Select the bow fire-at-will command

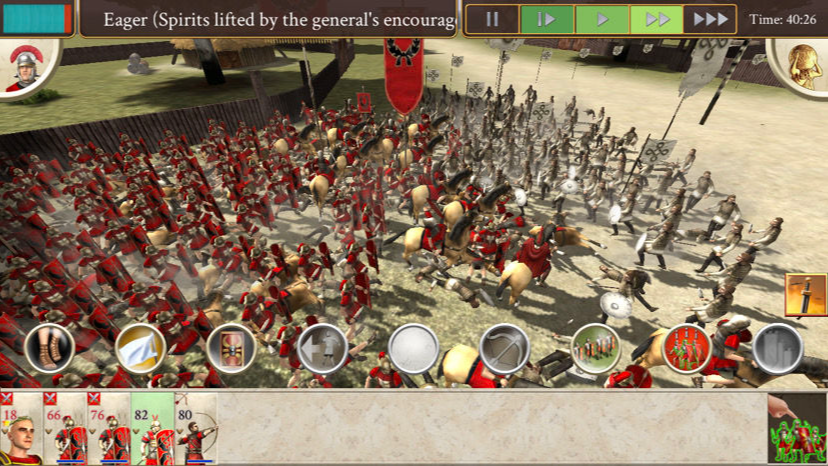pyautogui.click(x=504, y=348)
